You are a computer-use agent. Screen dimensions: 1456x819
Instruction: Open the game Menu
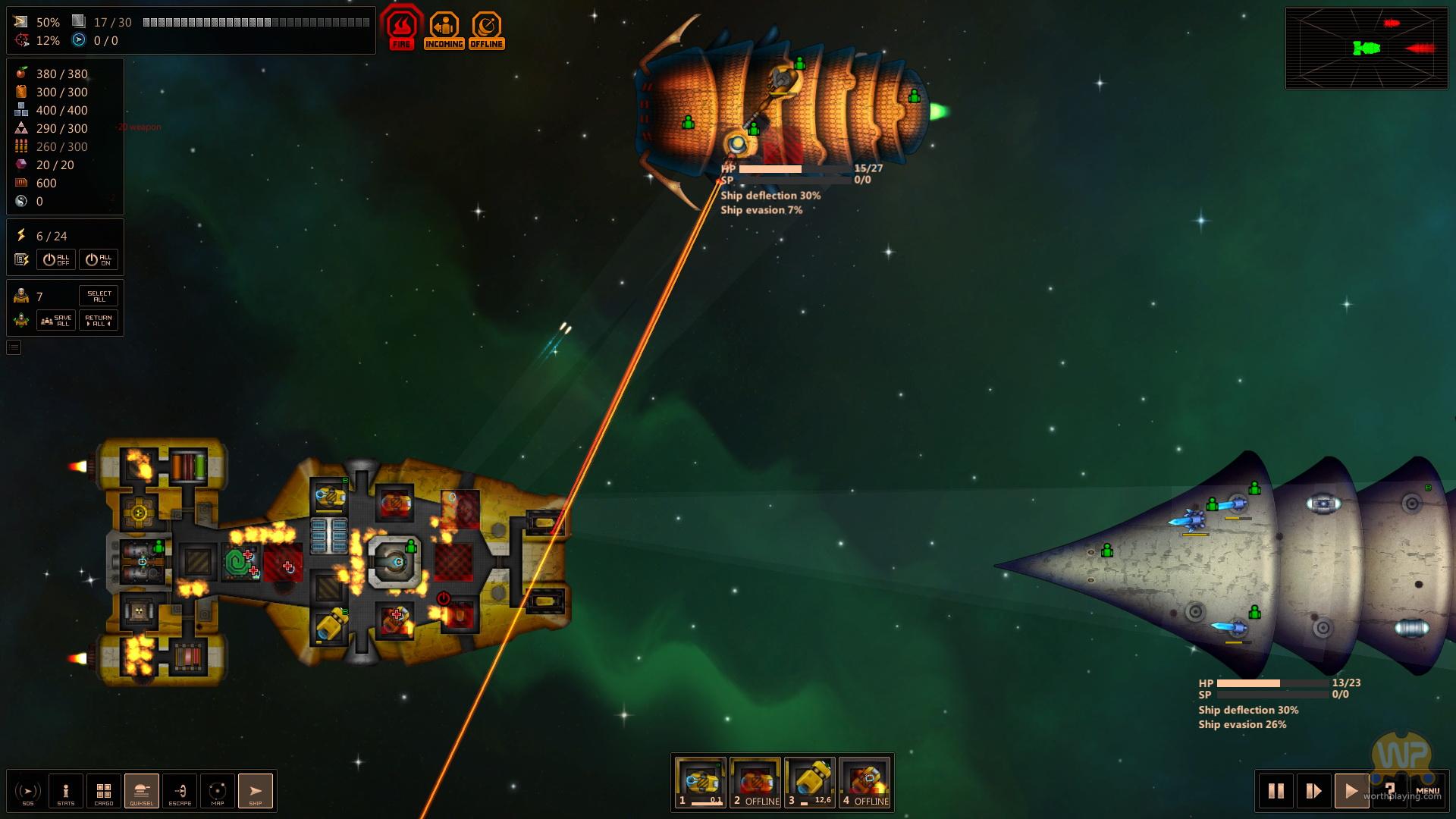[x=1427, y=791]
